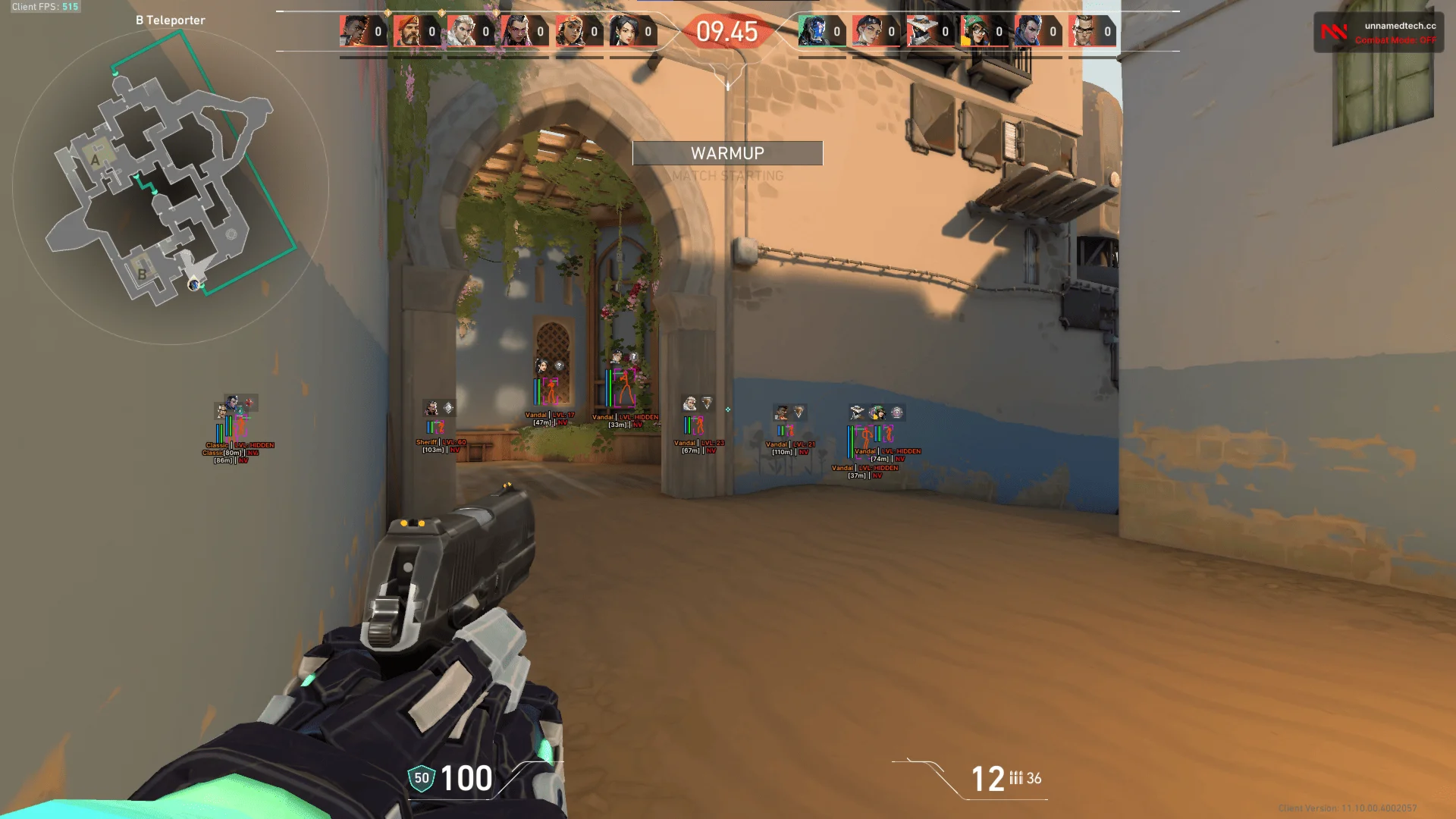The width and height of the screenshot is (1456, 819).
Task: Click the armor shield icon beside the health value
Action: click(422, 777)
